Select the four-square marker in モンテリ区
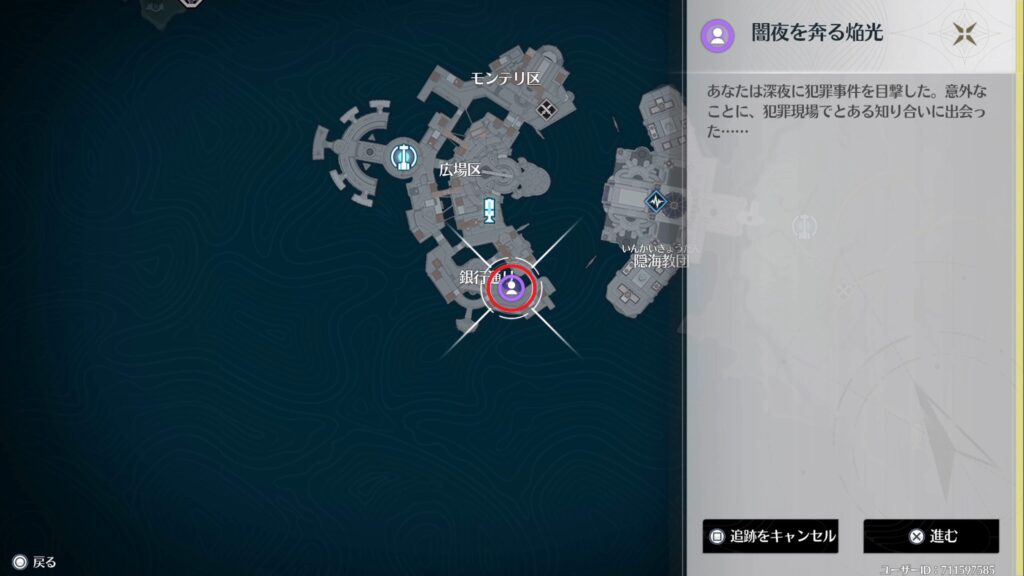This screenshot has width=1024, height=576. 546,109
